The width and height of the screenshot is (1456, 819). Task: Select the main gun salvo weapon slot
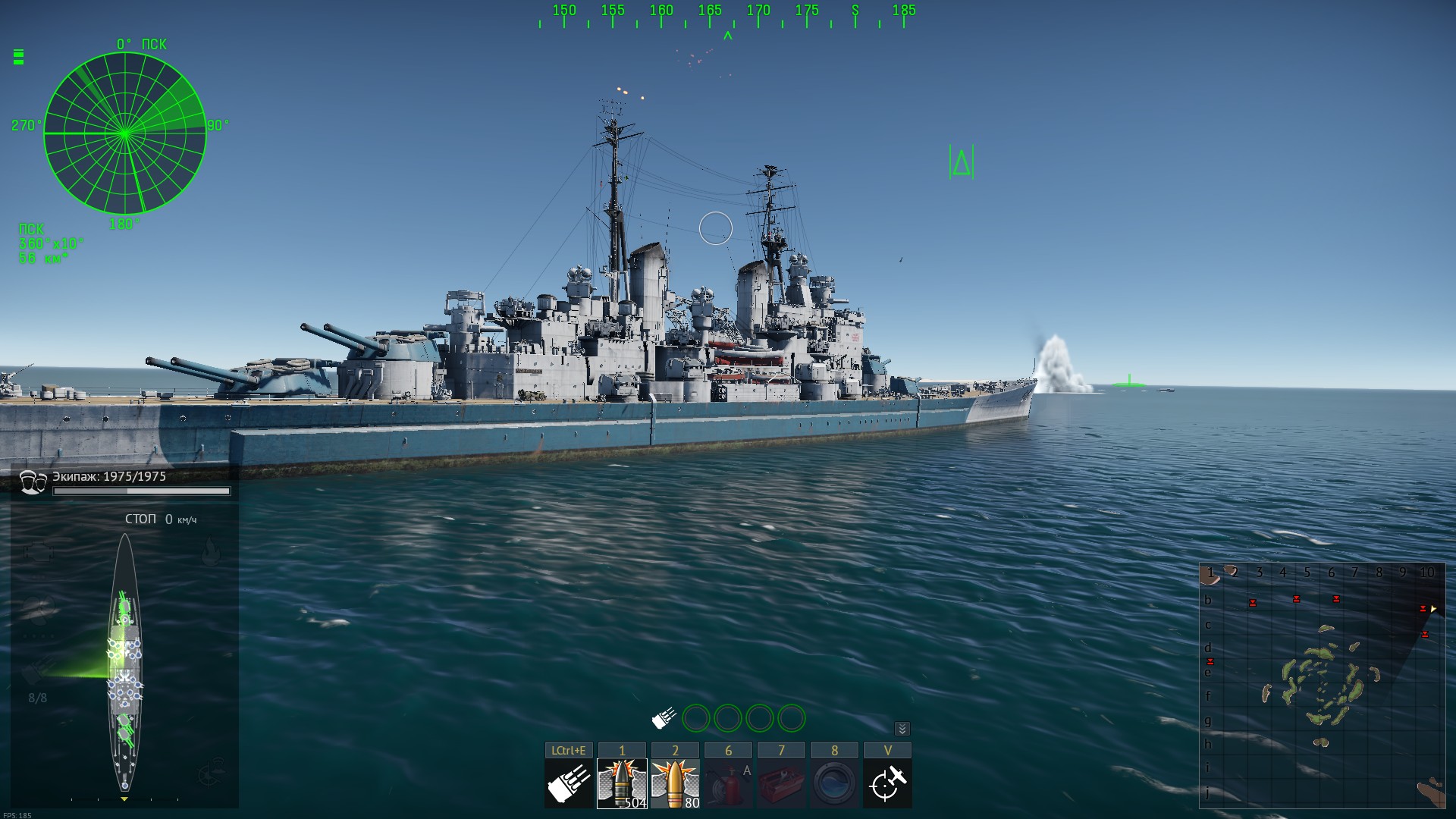(x=569, y=783)
